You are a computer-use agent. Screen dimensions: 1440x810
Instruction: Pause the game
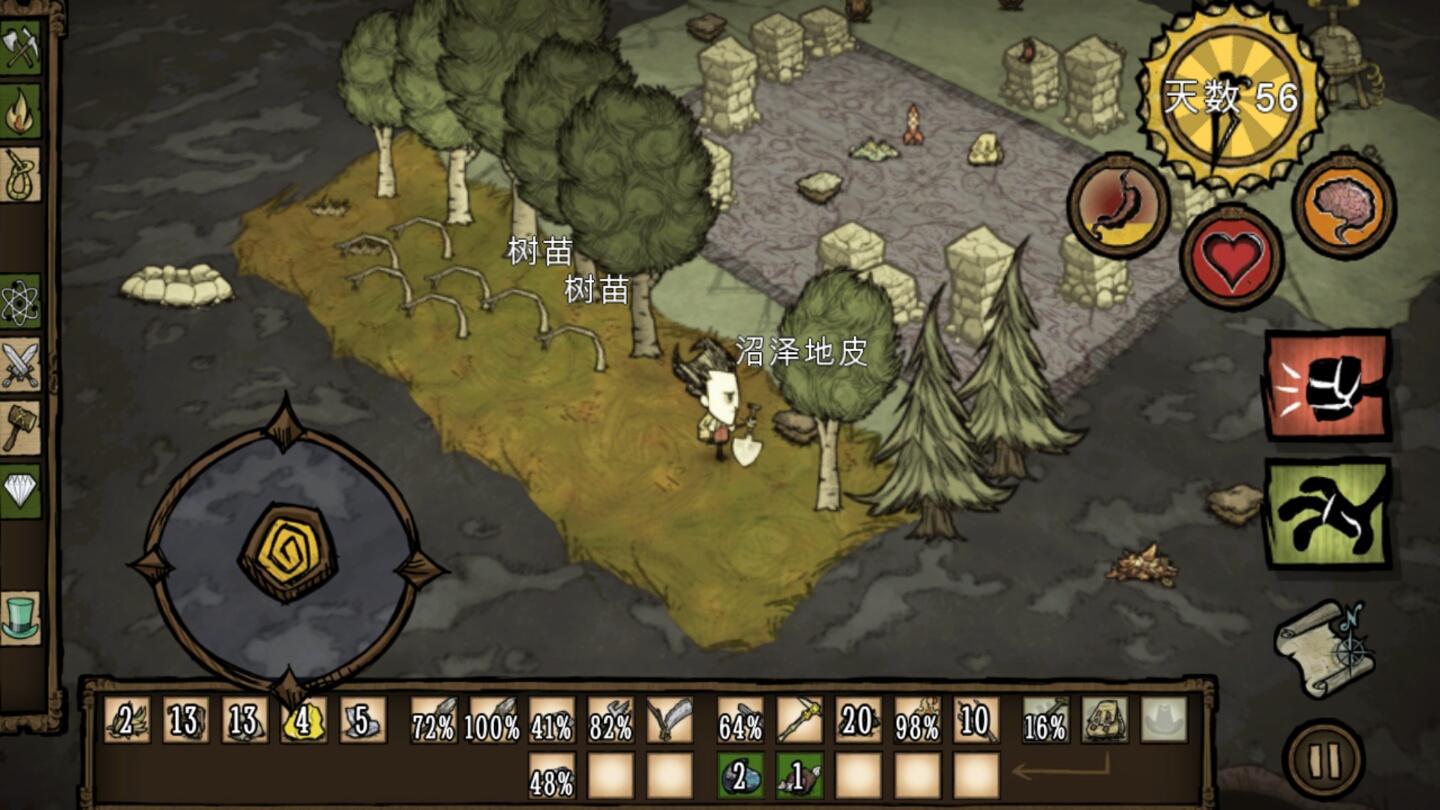pyautogui.click(x=1324, y=760)
